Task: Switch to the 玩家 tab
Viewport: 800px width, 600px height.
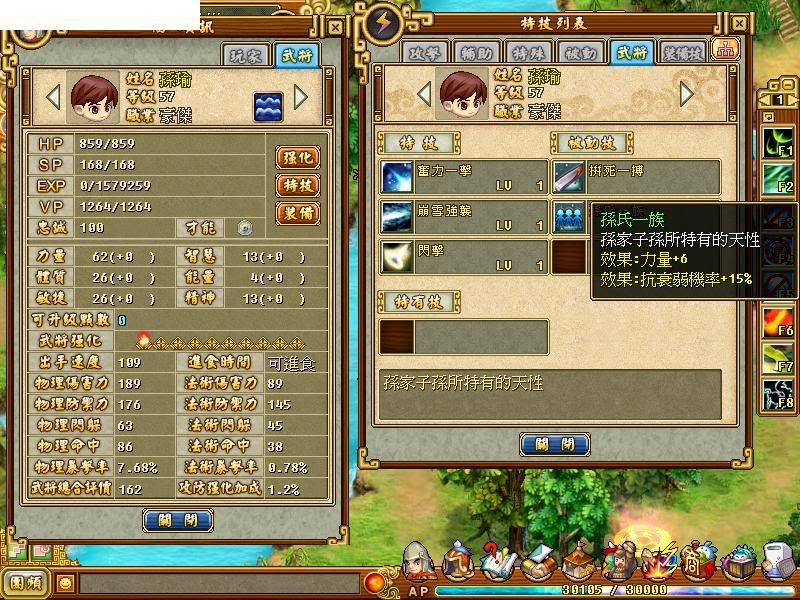Action: point(246,56)
